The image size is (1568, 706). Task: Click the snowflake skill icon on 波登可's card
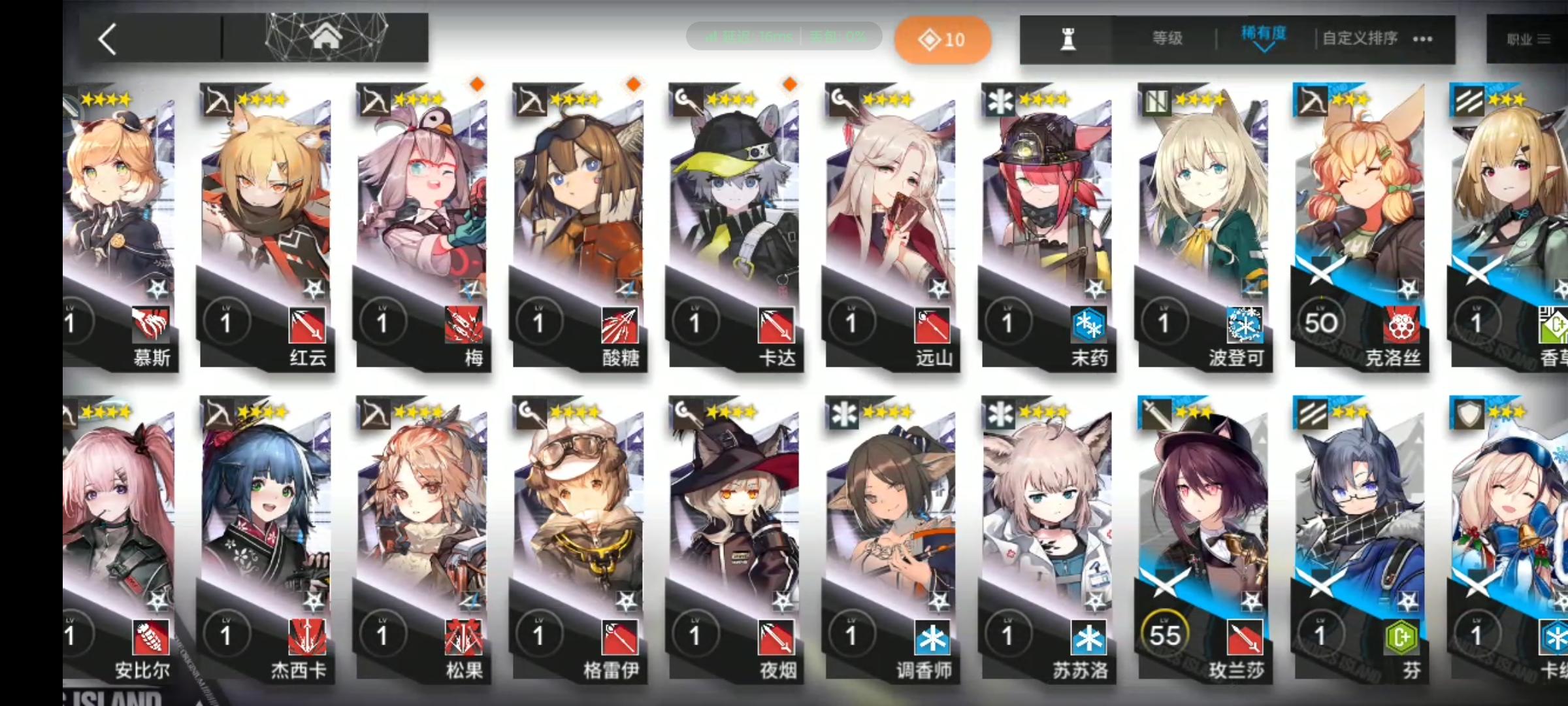(1245, 325)
